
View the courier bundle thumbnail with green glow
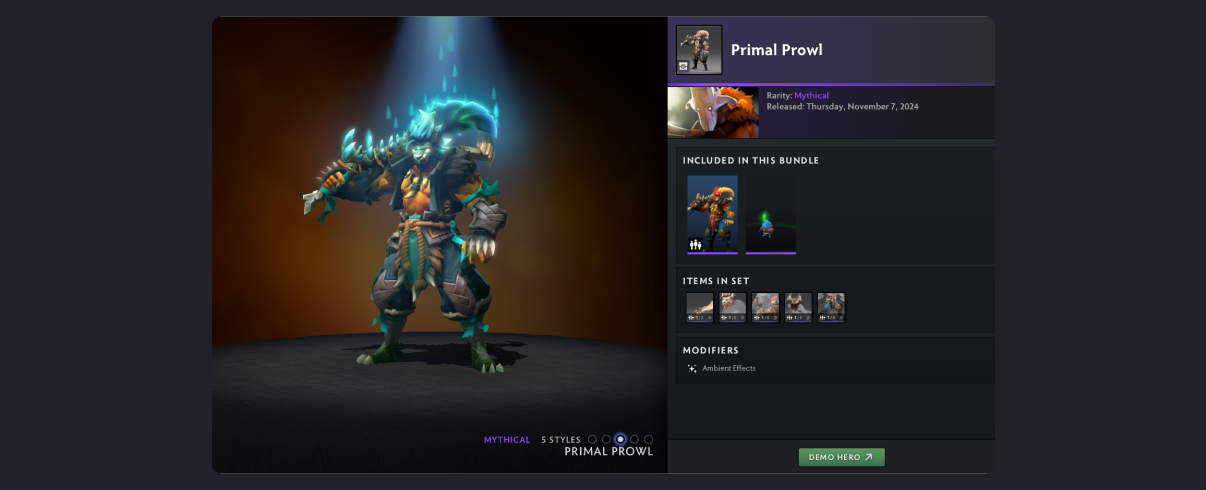pyautogui.click(x=770, y=214)
